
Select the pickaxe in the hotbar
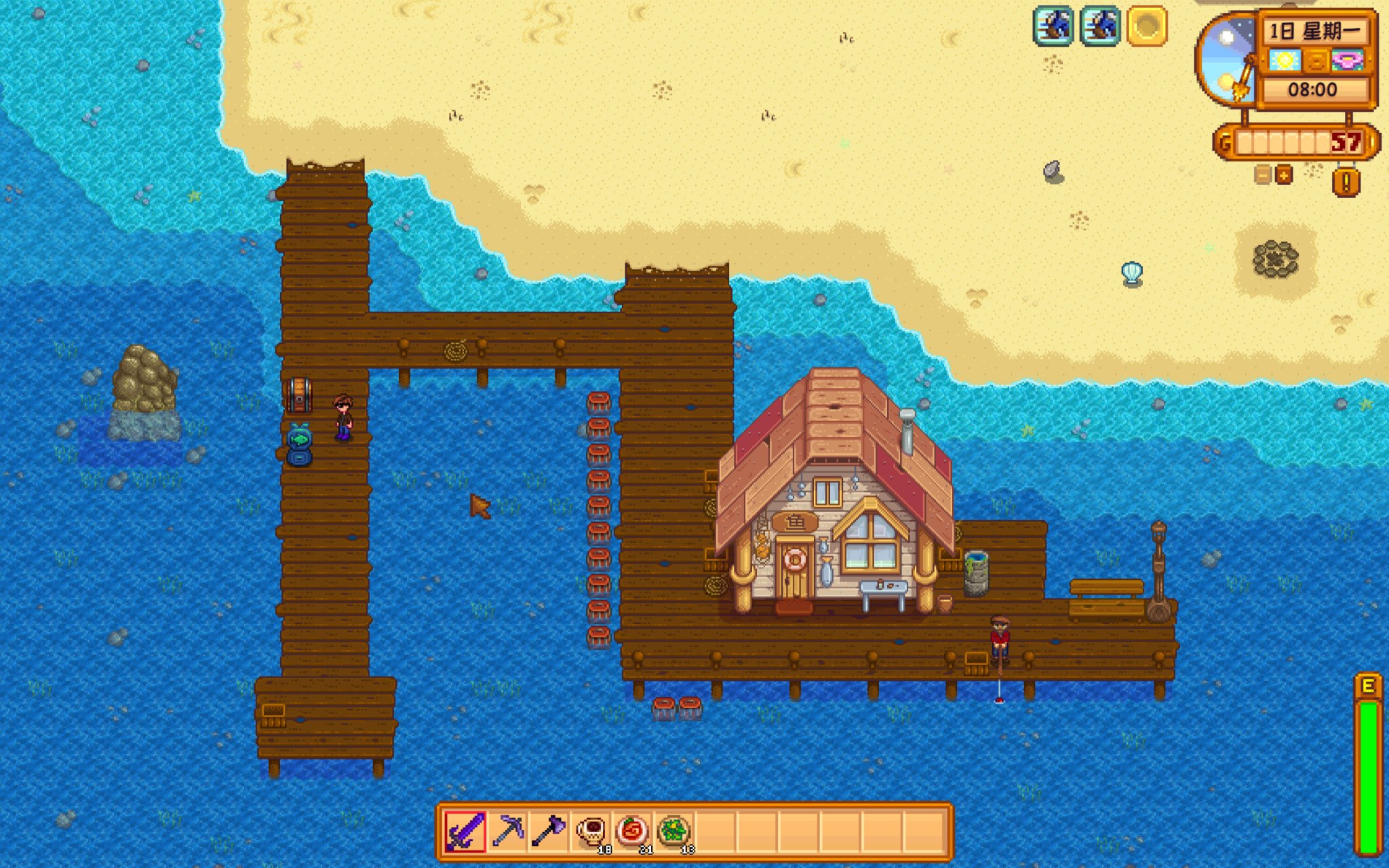click(x=507, y=831)
